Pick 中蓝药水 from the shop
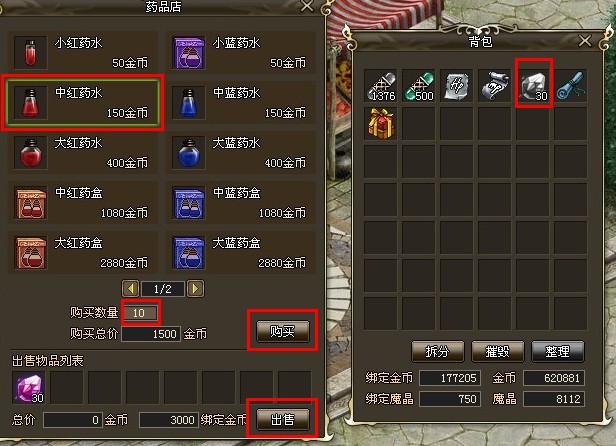Viewport: 616px width, 446px height. point(244,102)
